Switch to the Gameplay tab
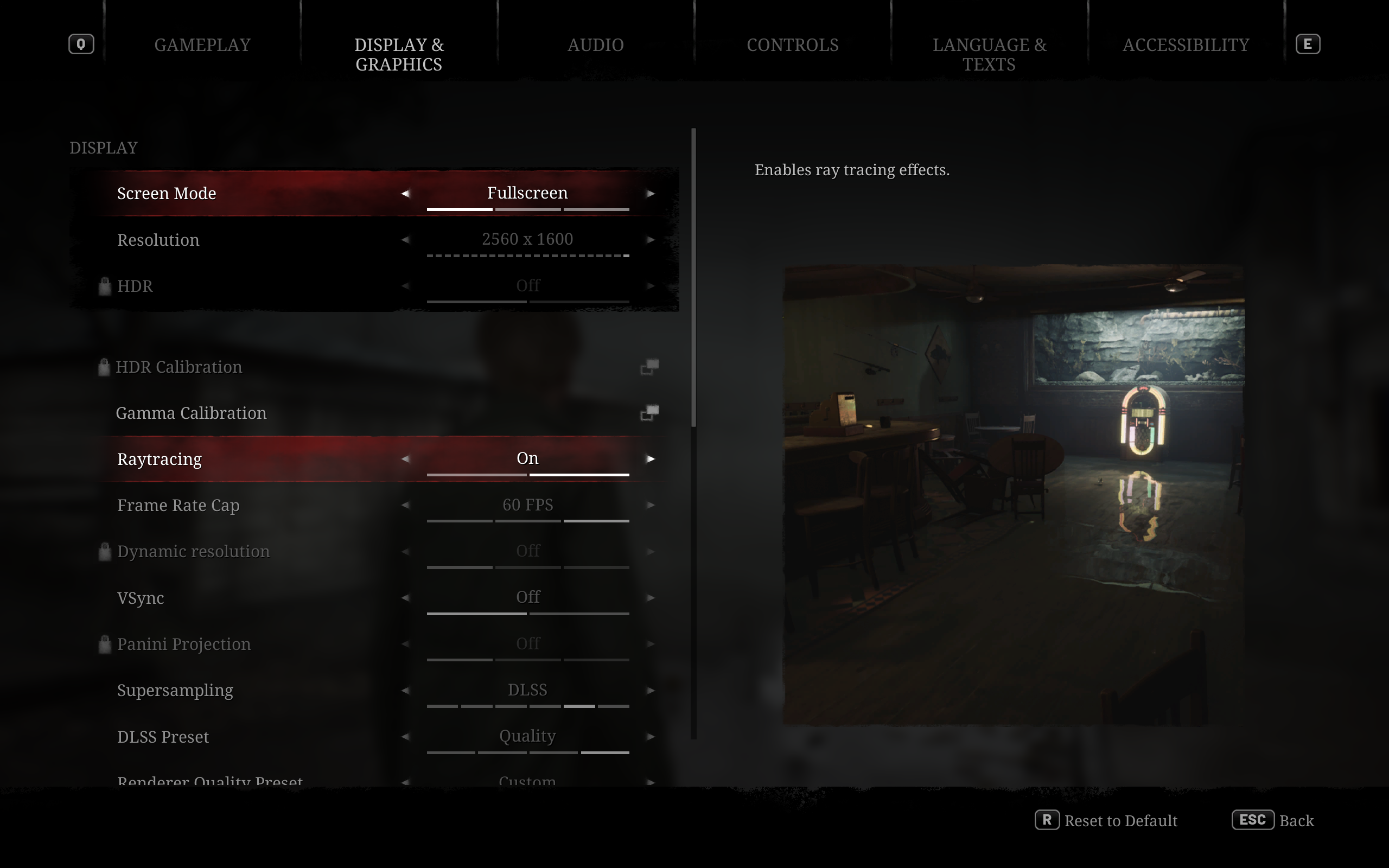Viewport: 1389px width, 868px height. coord(202,45)
